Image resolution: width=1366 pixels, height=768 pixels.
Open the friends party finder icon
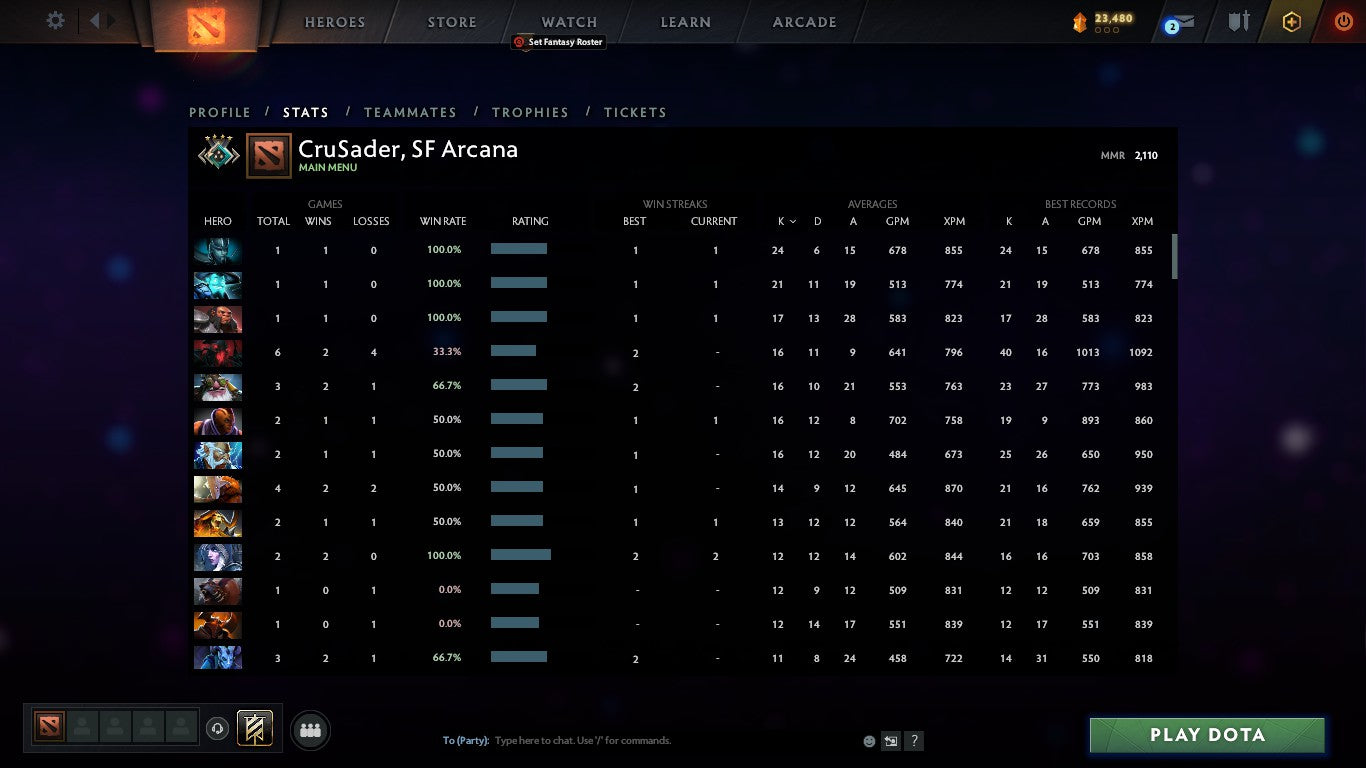[x=310, y=730]
